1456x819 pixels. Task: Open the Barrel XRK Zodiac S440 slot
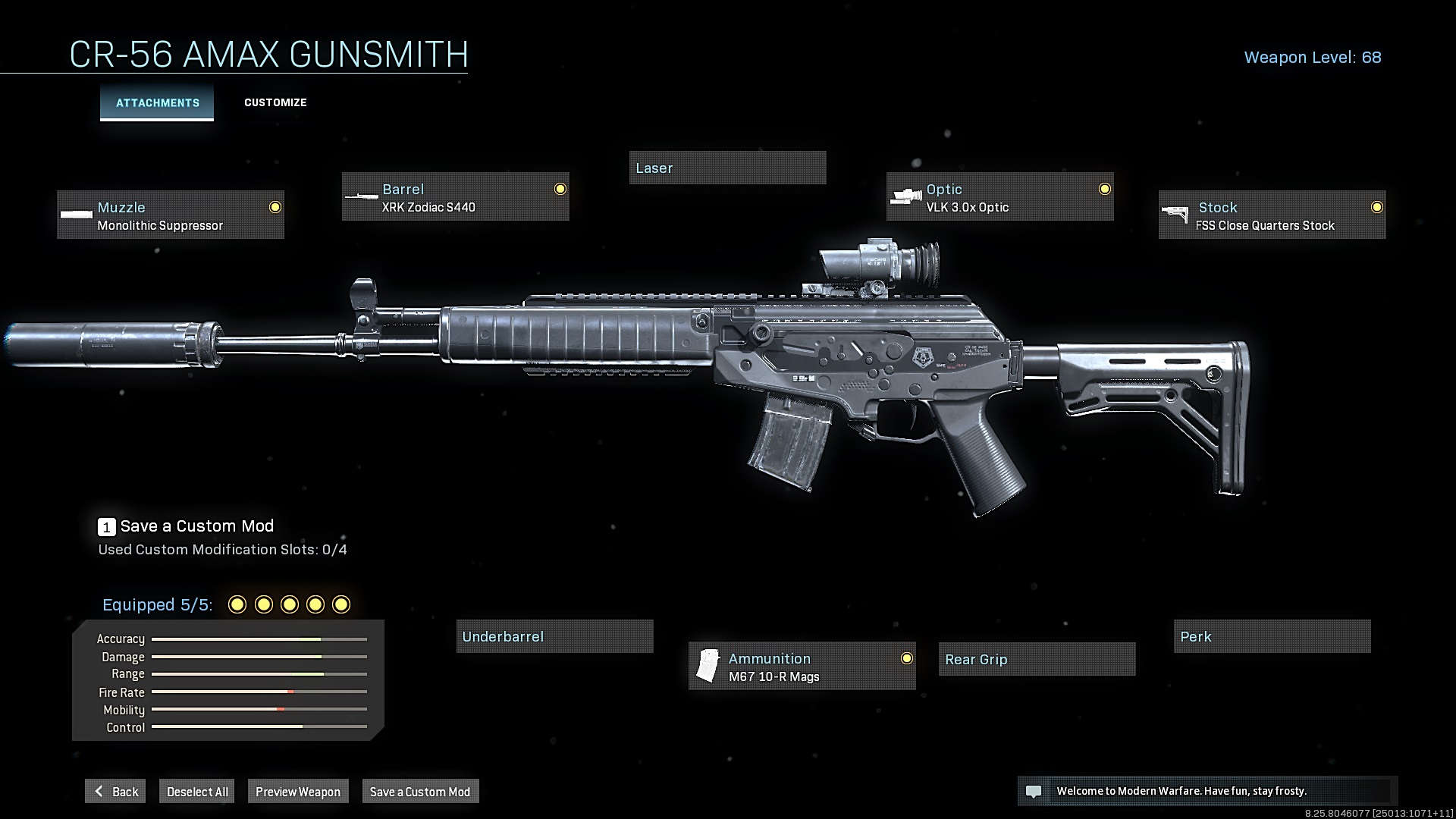click(455, 197)
